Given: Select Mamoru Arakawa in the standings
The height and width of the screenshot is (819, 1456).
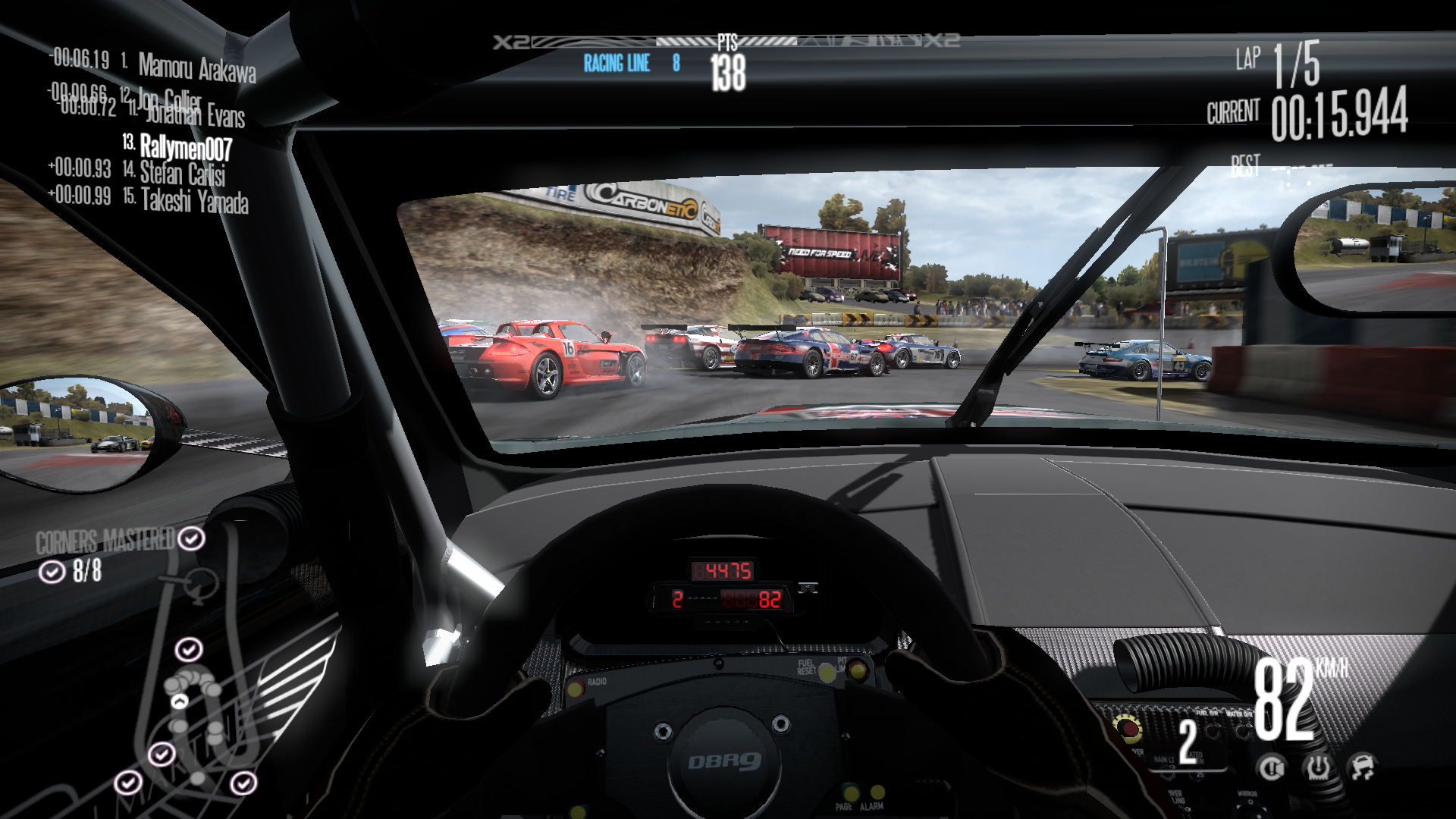Looking at the screenshot, I should click(x=196, y=69).
